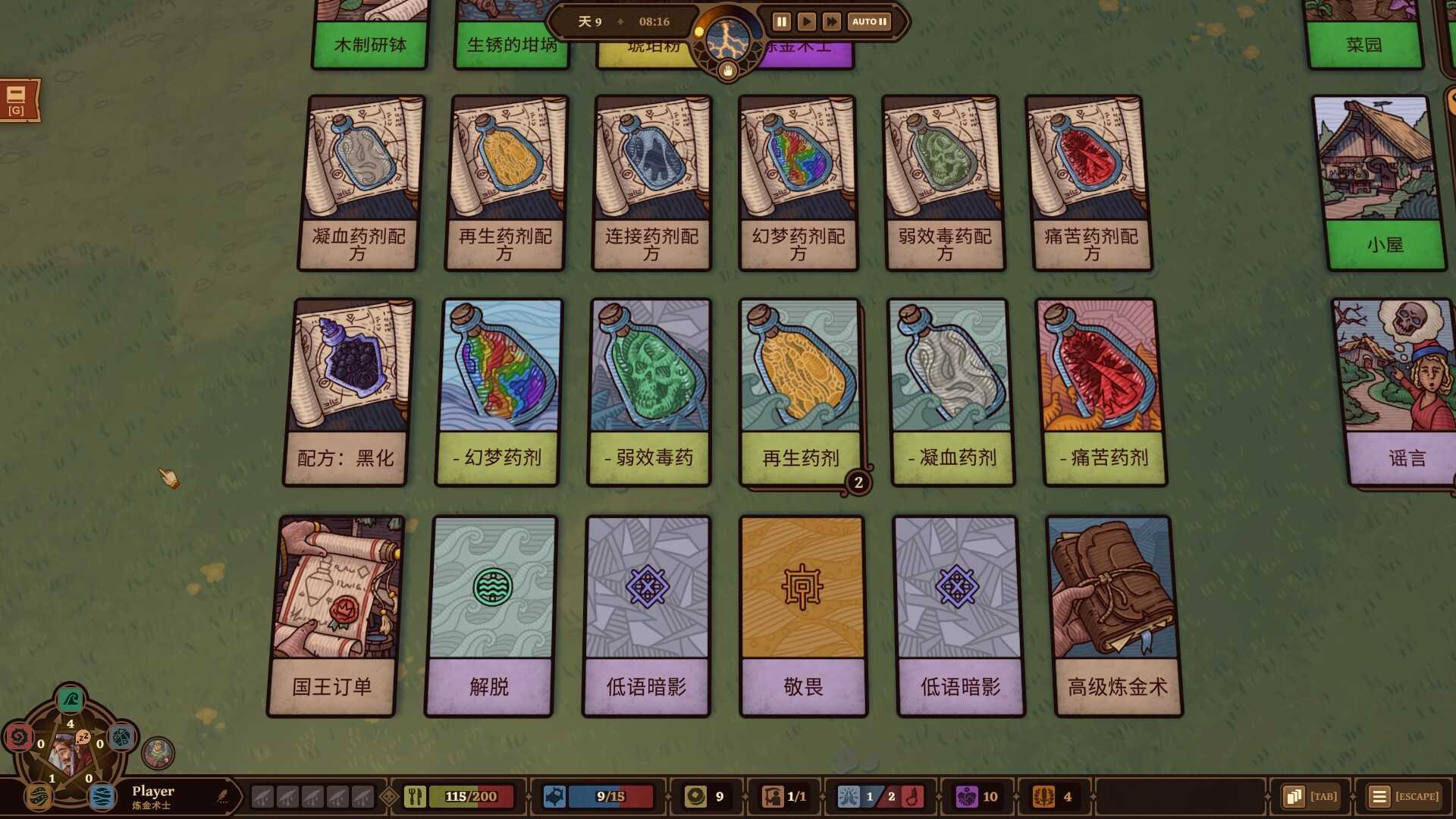Expand the card deck with the TAB button
The image size is (1456, 819).
coord(1309,796)
